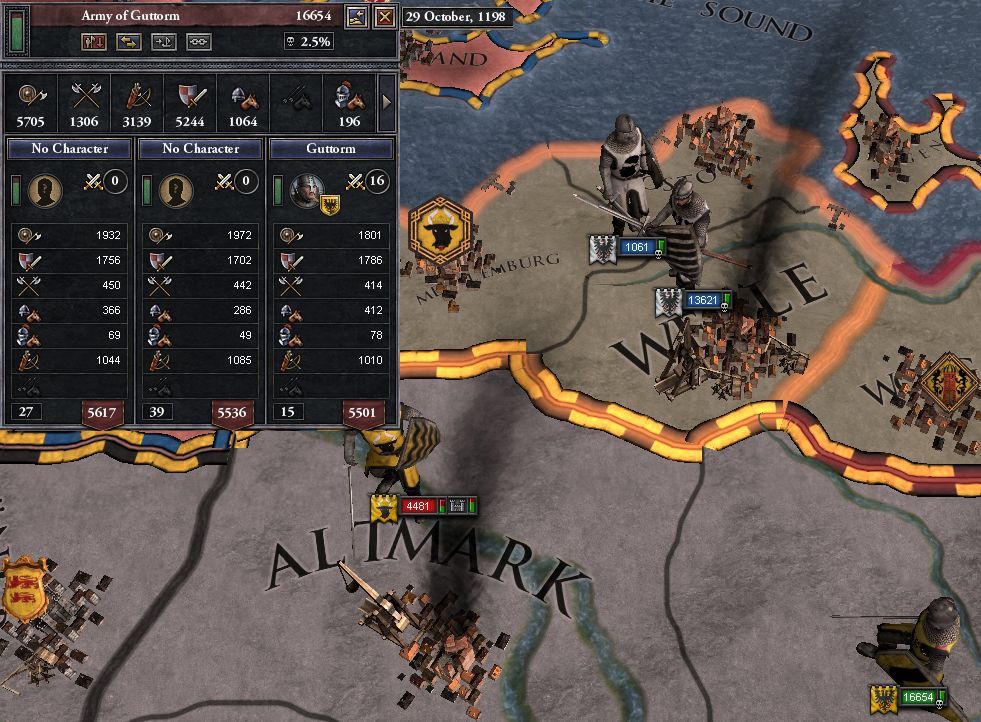Click the bull-head hexagonal shield in Mecklenburg
Image resolution: width=981 pixels, height=722 pixels.
point(441,229)
